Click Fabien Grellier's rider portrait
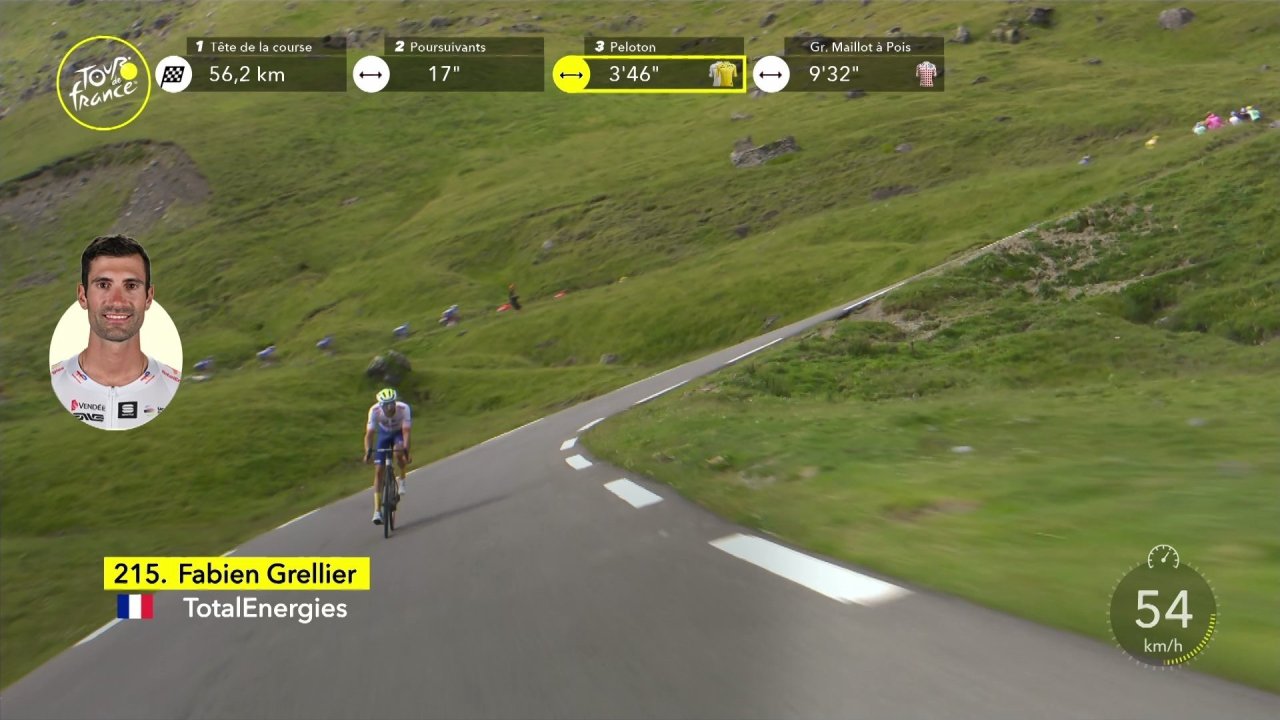This screenshot has width=1280, height=720. click(x=116, y=335)
